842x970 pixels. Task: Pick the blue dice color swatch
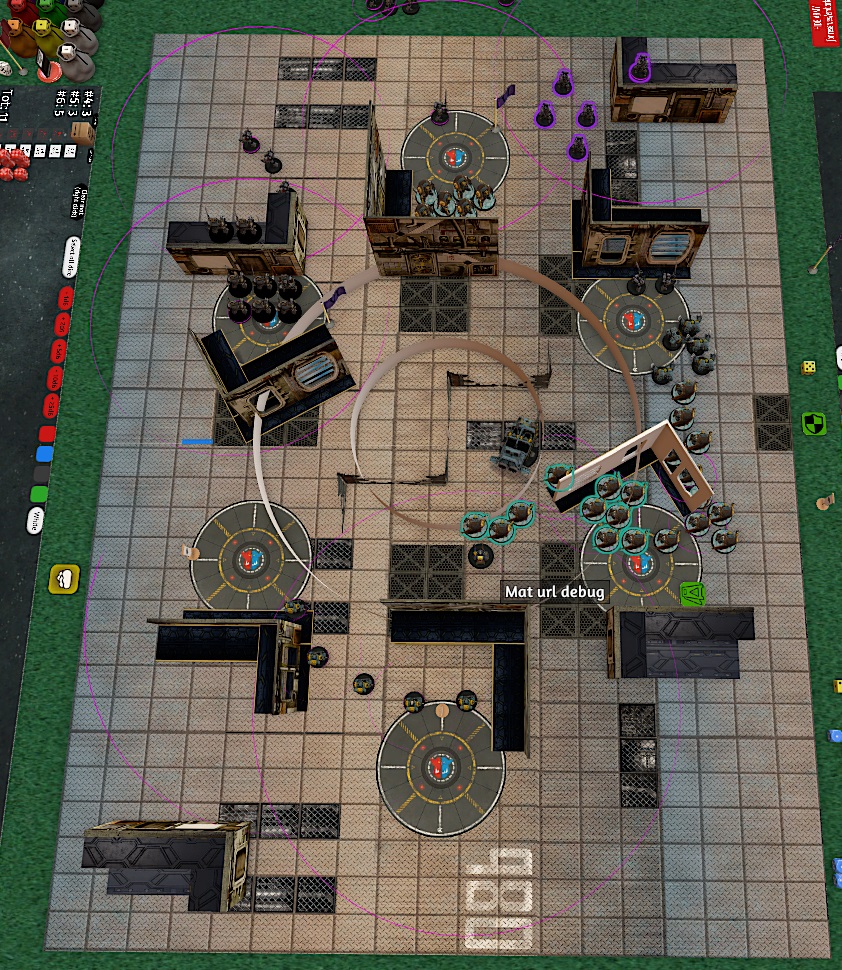point(44,454)
